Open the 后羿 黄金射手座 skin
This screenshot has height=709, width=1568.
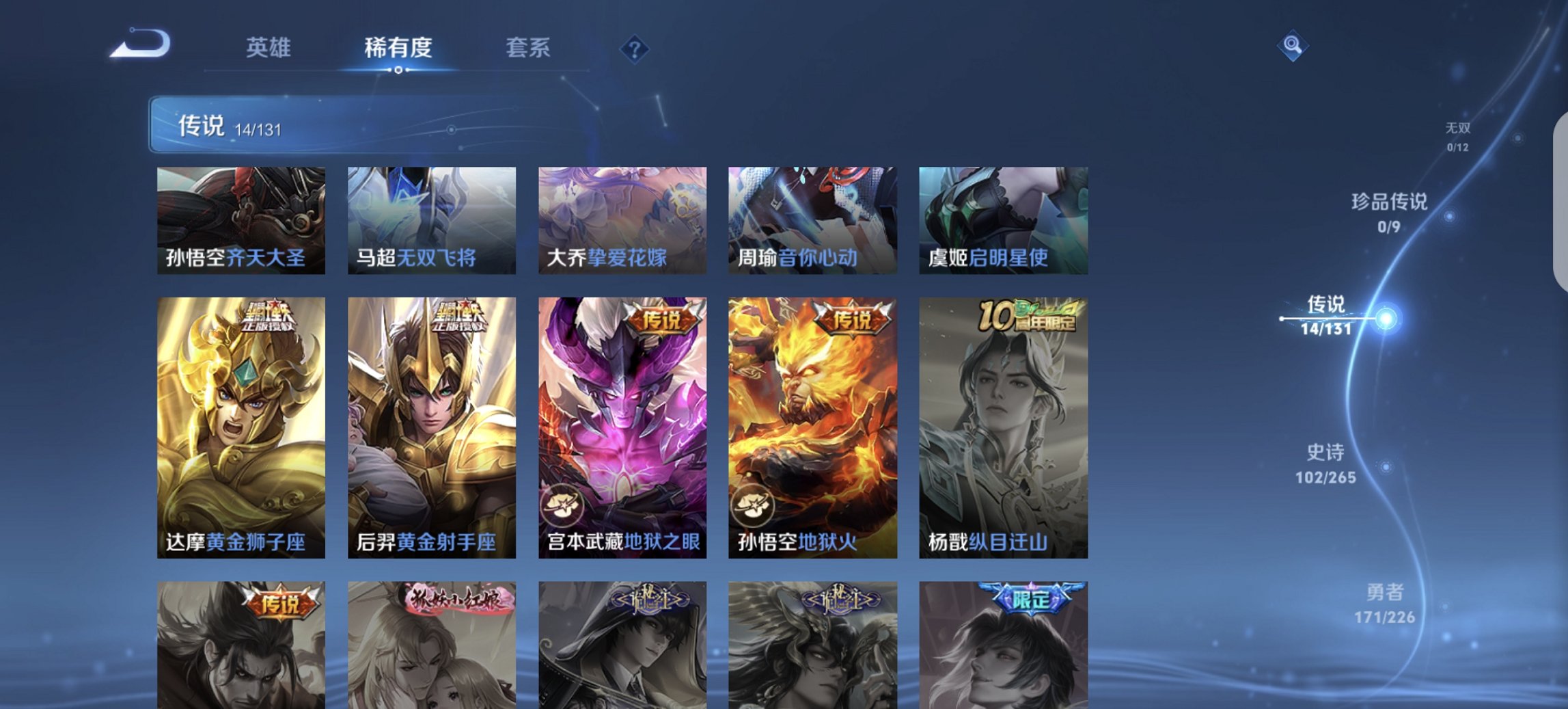pyautogui.click(x=430, y=427)
